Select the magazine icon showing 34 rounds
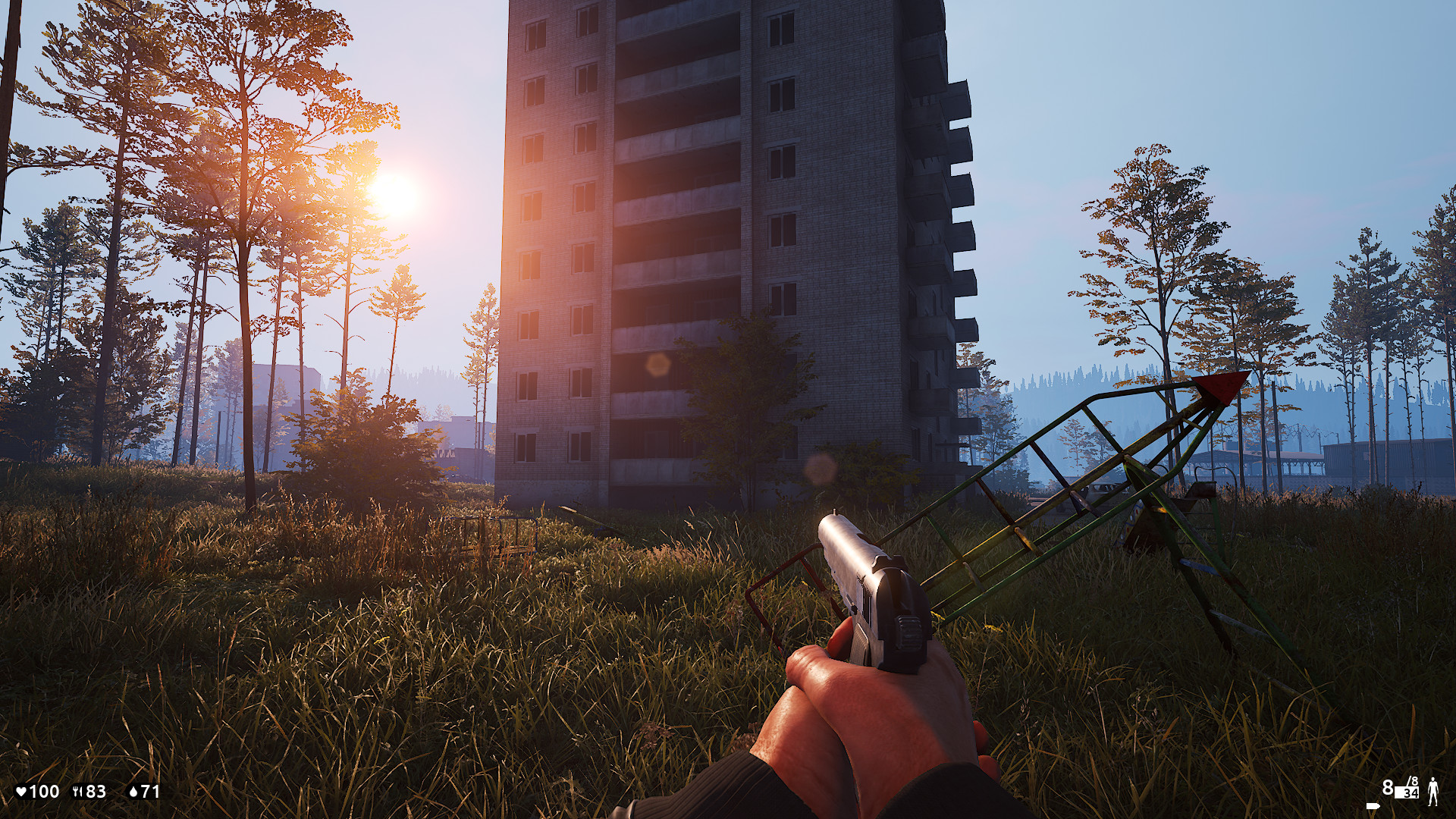The height and width of the screenshot is (819, 1456). coord(1407,794)
